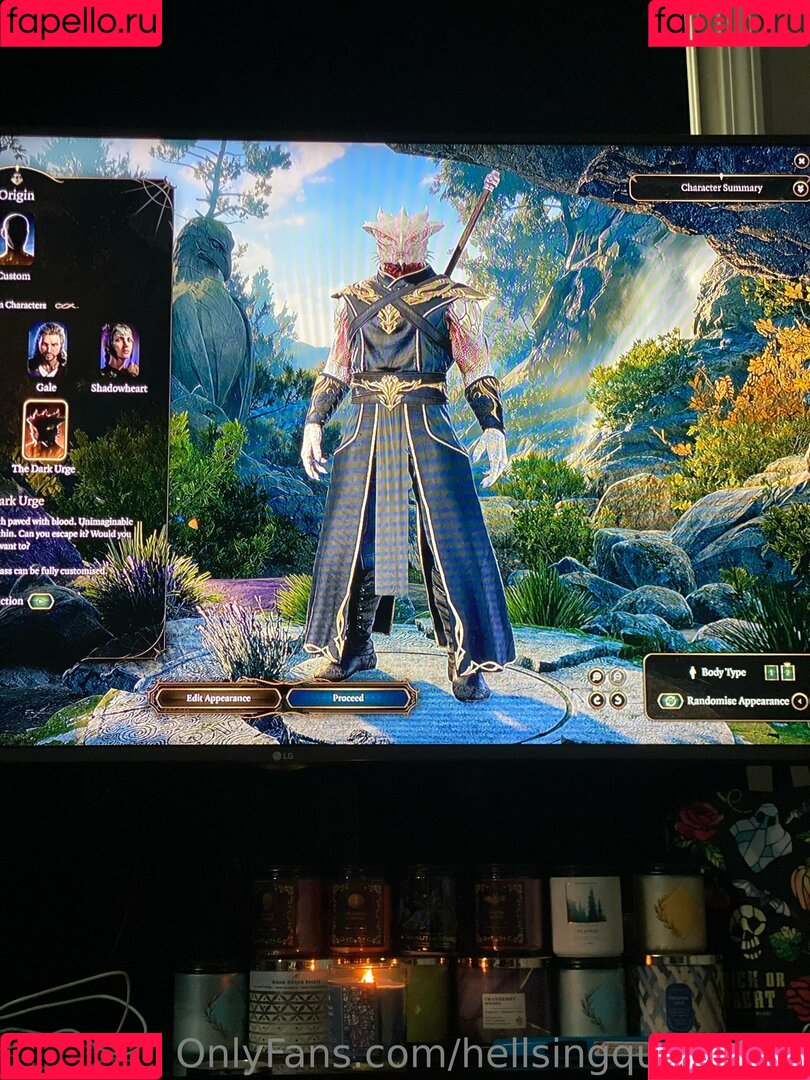Click the arrow beside Randomise Appearance
This screenshot has height=1080, width=810.
799,701
